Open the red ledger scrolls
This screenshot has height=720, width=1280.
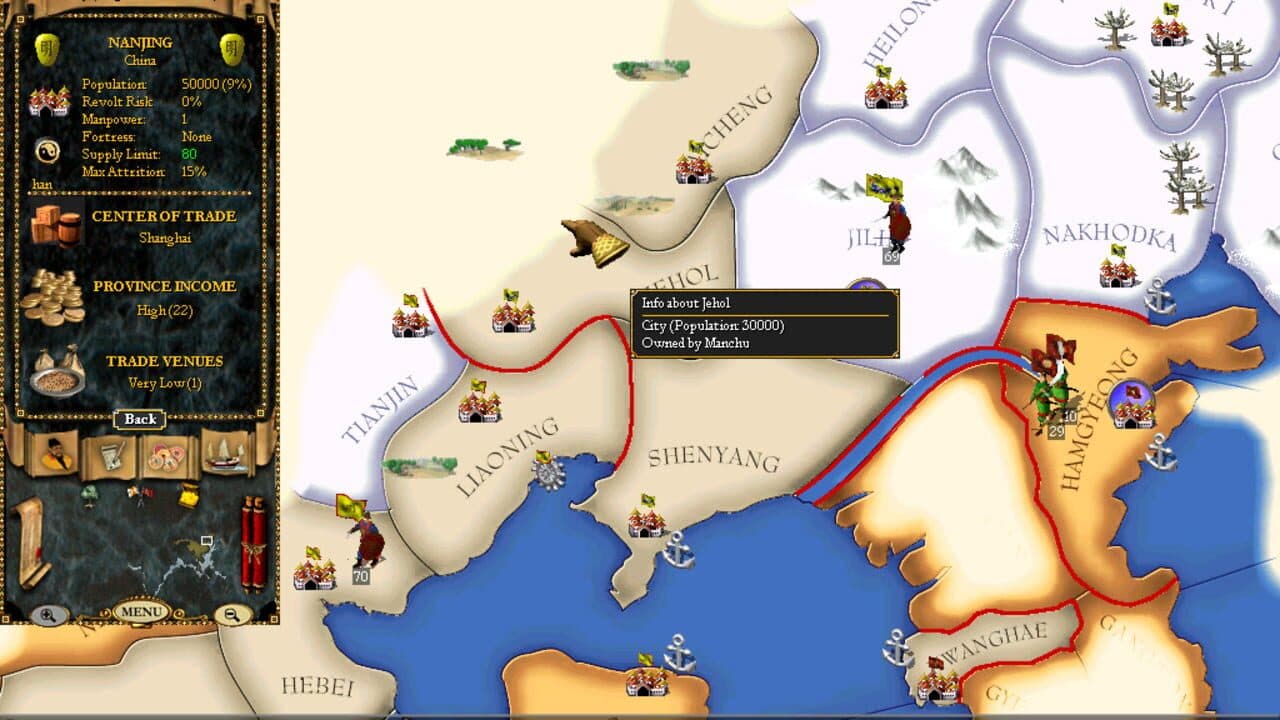coord(254,540)
